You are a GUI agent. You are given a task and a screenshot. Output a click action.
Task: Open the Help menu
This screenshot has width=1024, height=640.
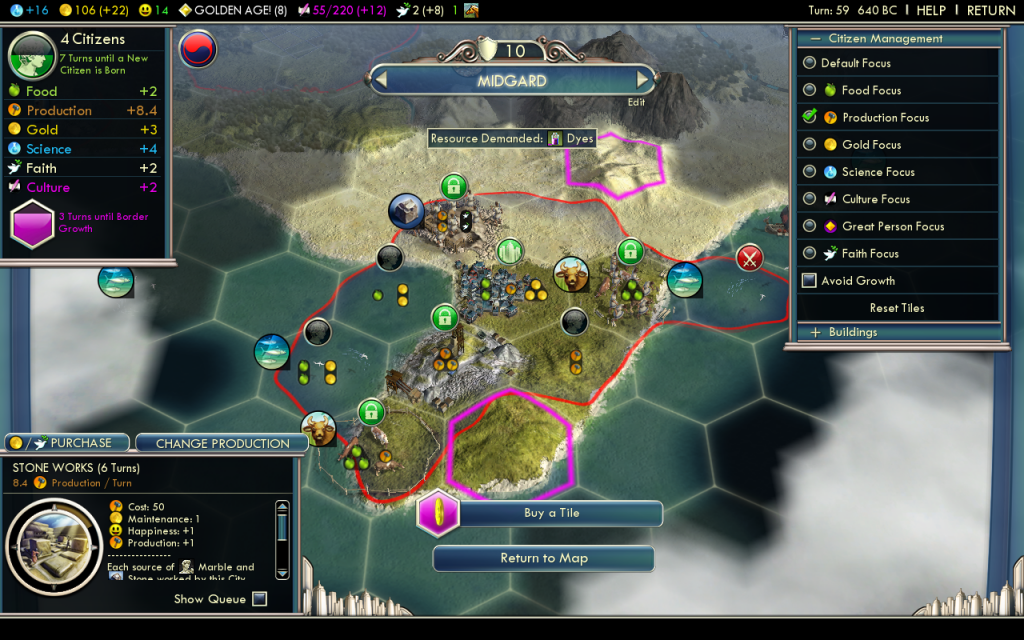(x=930, y=10)
